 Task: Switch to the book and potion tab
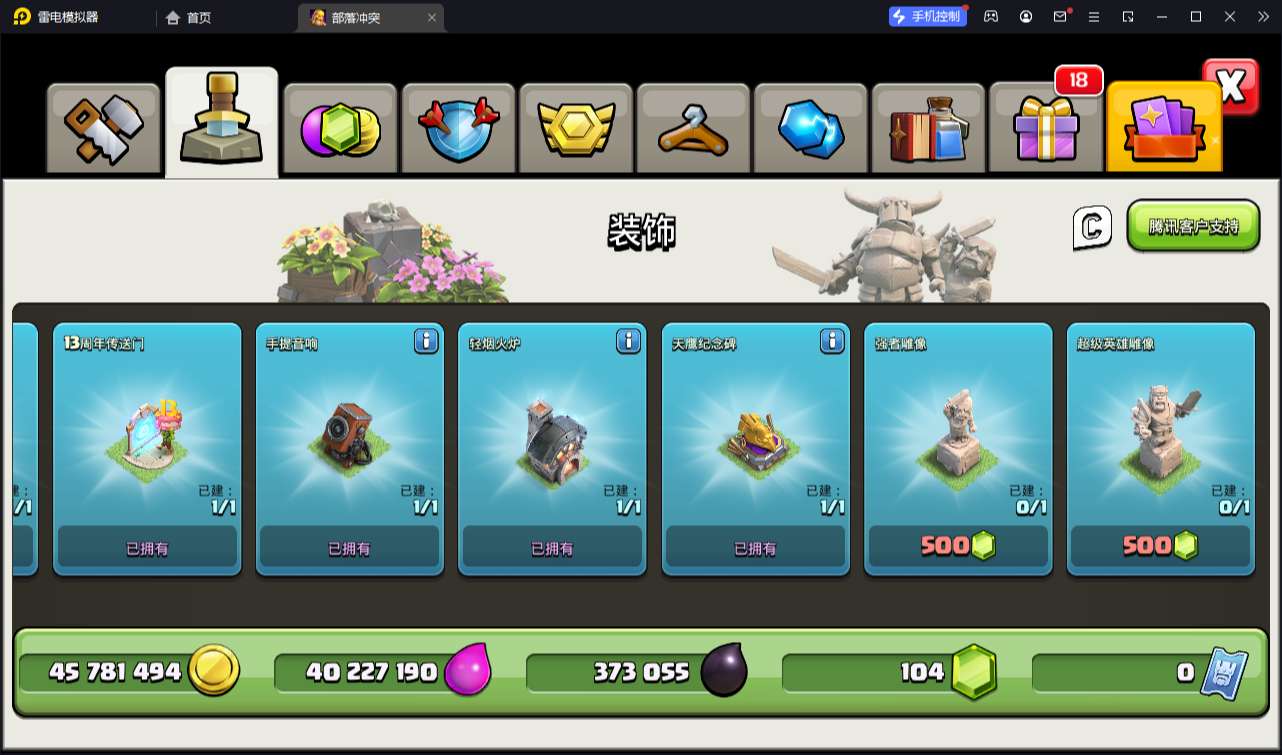[928, 129]
